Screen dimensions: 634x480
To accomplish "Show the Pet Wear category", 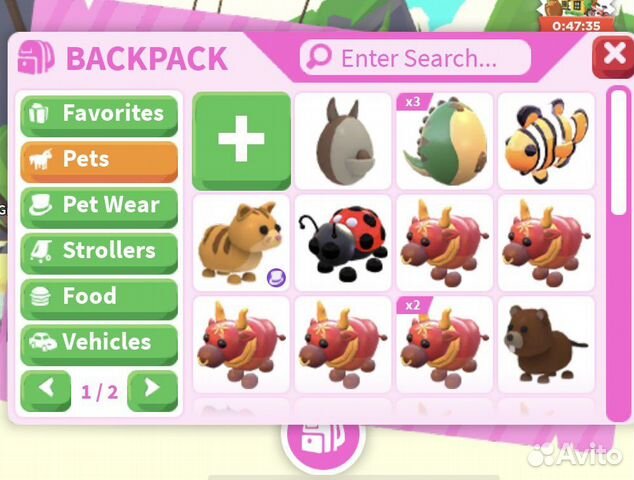I will pyautogui.click(x=99, y=206).
